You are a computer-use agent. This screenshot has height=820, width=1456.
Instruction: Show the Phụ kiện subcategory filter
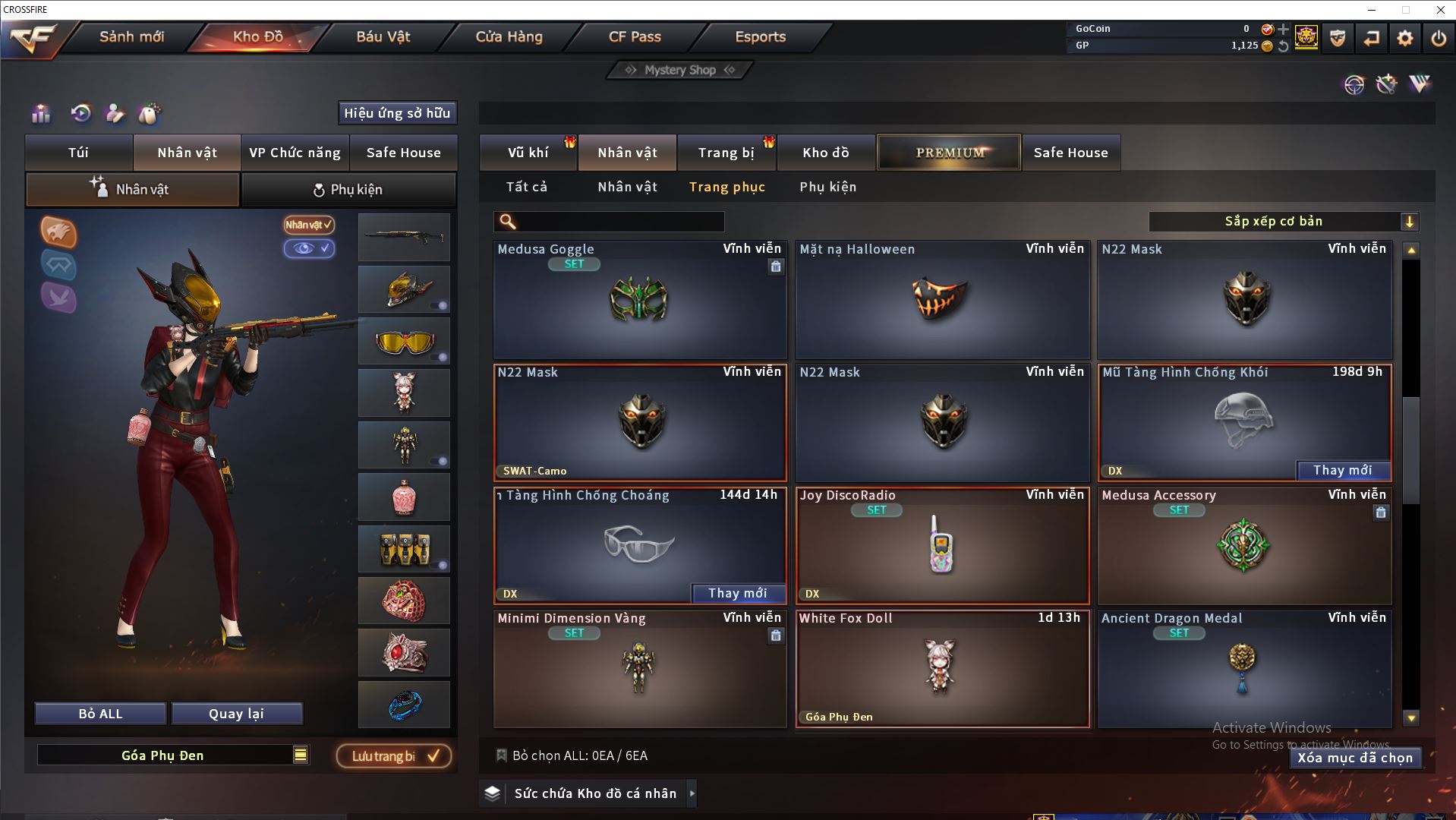827,187
